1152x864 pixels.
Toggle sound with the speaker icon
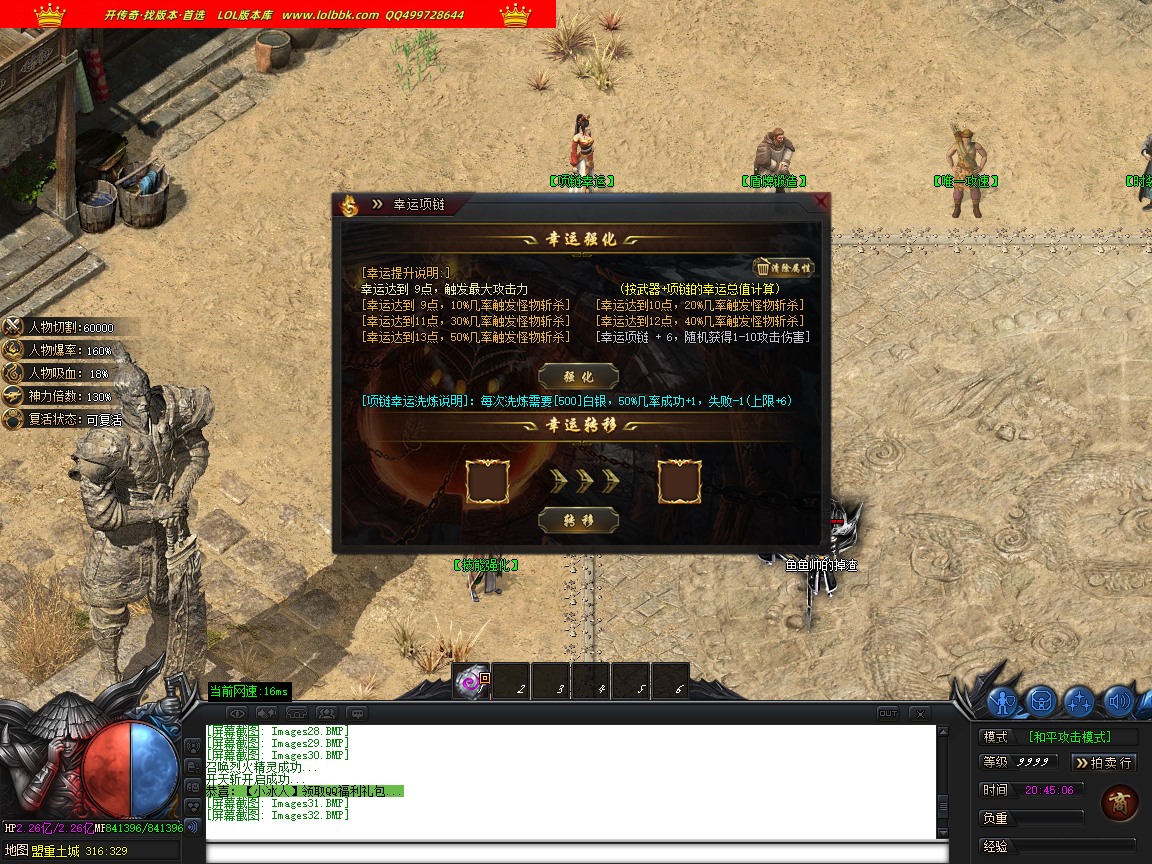point(1117,702)
